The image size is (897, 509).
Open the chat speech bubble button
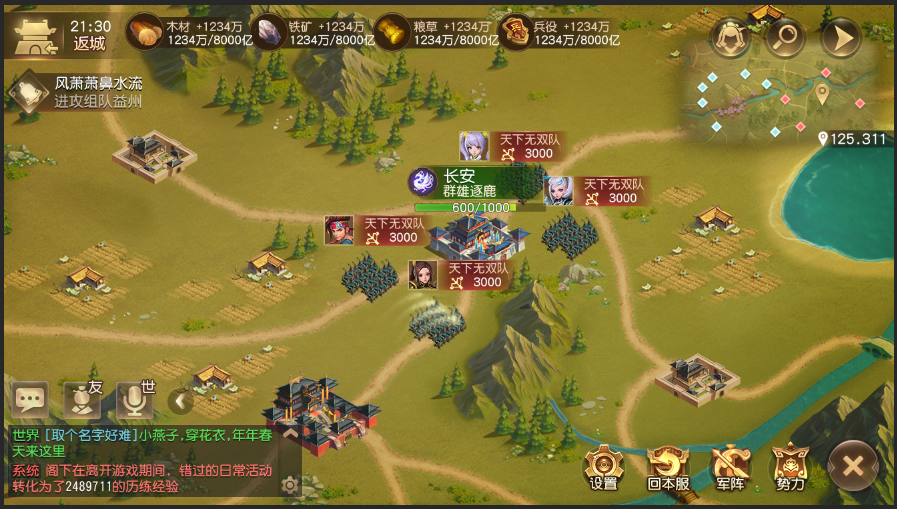coord(30,401)
